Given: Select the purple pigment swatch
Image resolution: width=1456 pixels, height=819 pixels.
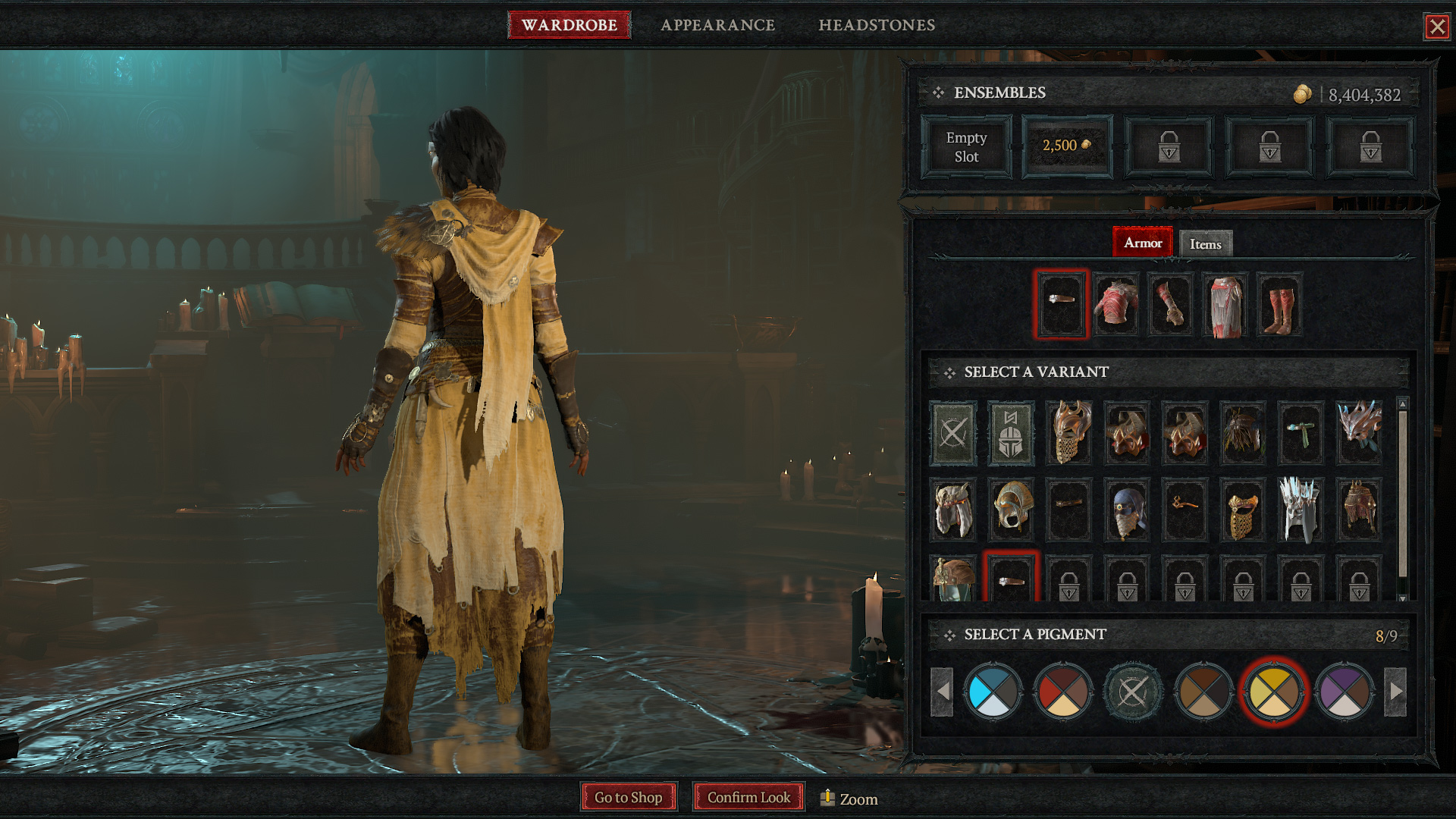Looking at the screenshot, I should click(x=1345, y=691).
